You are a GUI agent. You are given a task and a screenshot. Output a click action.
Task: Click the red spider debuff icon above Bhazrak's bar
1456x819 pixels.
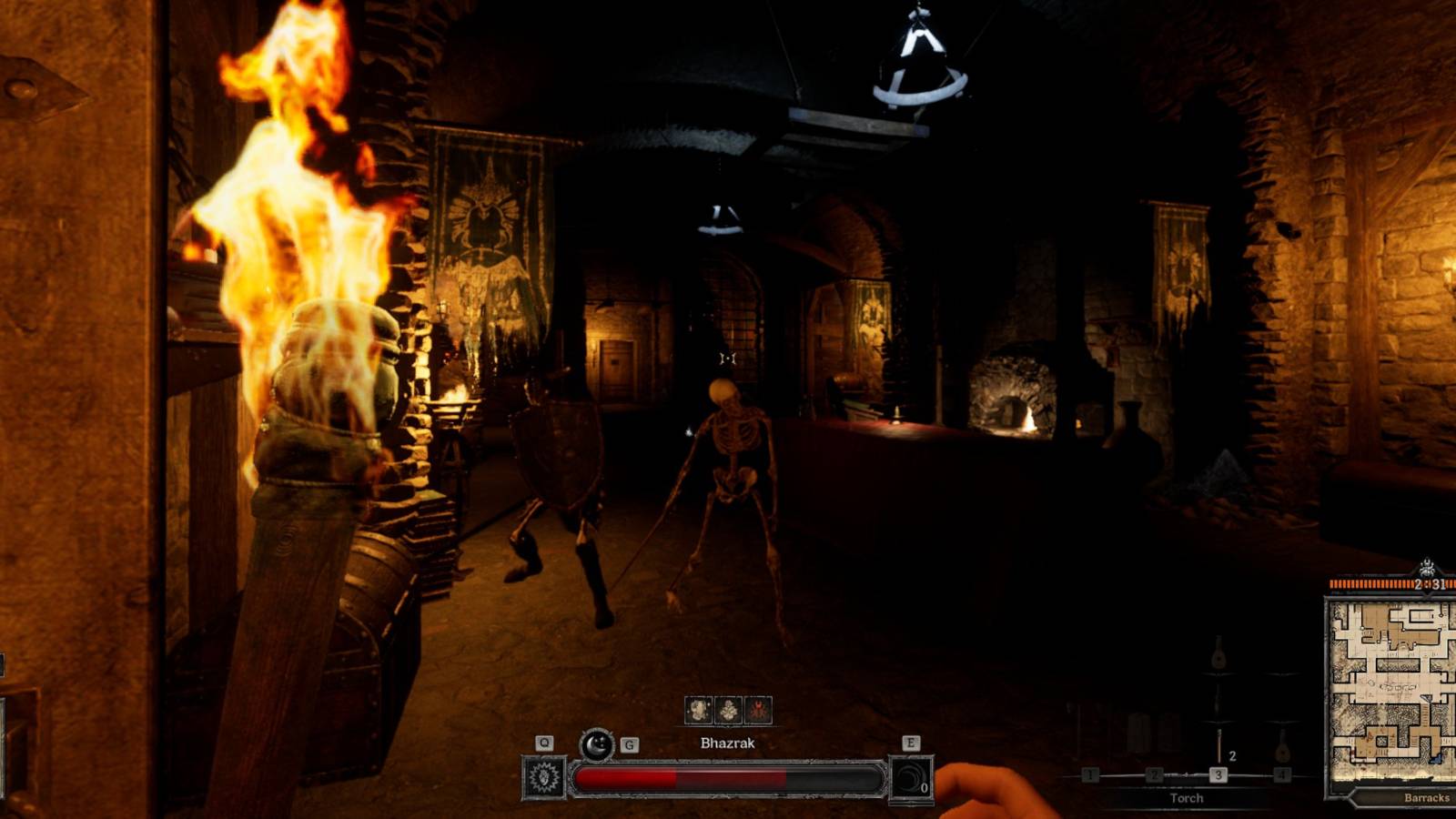coord(759,711)
